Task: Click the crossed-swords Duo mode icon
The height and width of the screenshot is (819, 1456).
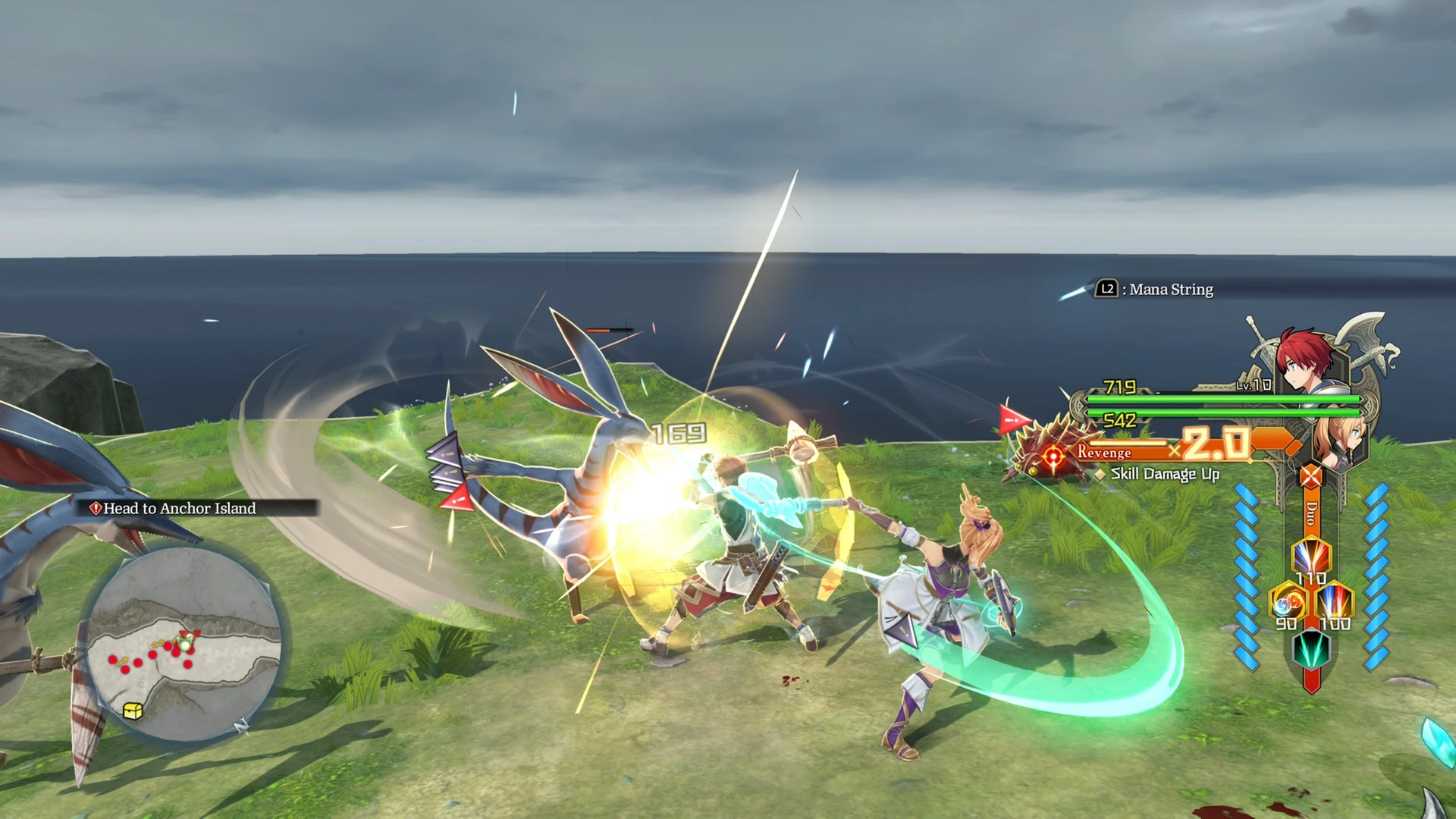Action: 1311,477
